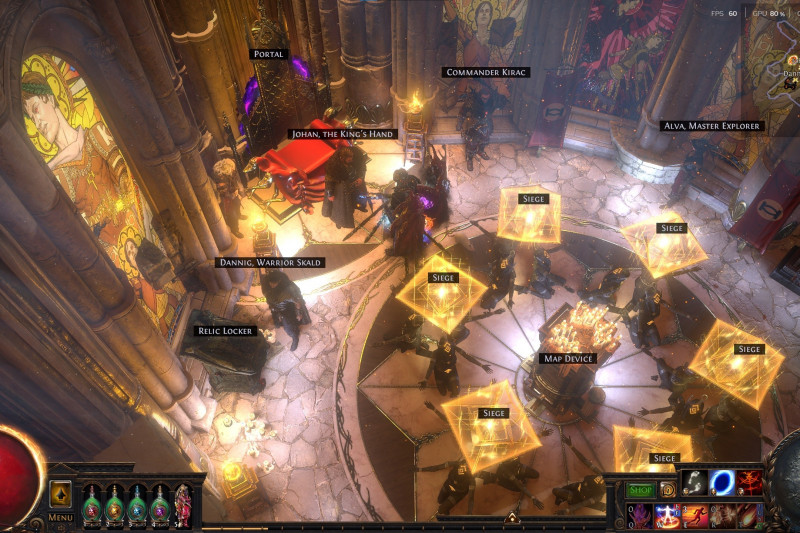
Task: Use the green flask with blue gem
Action: tap(137, 502)
